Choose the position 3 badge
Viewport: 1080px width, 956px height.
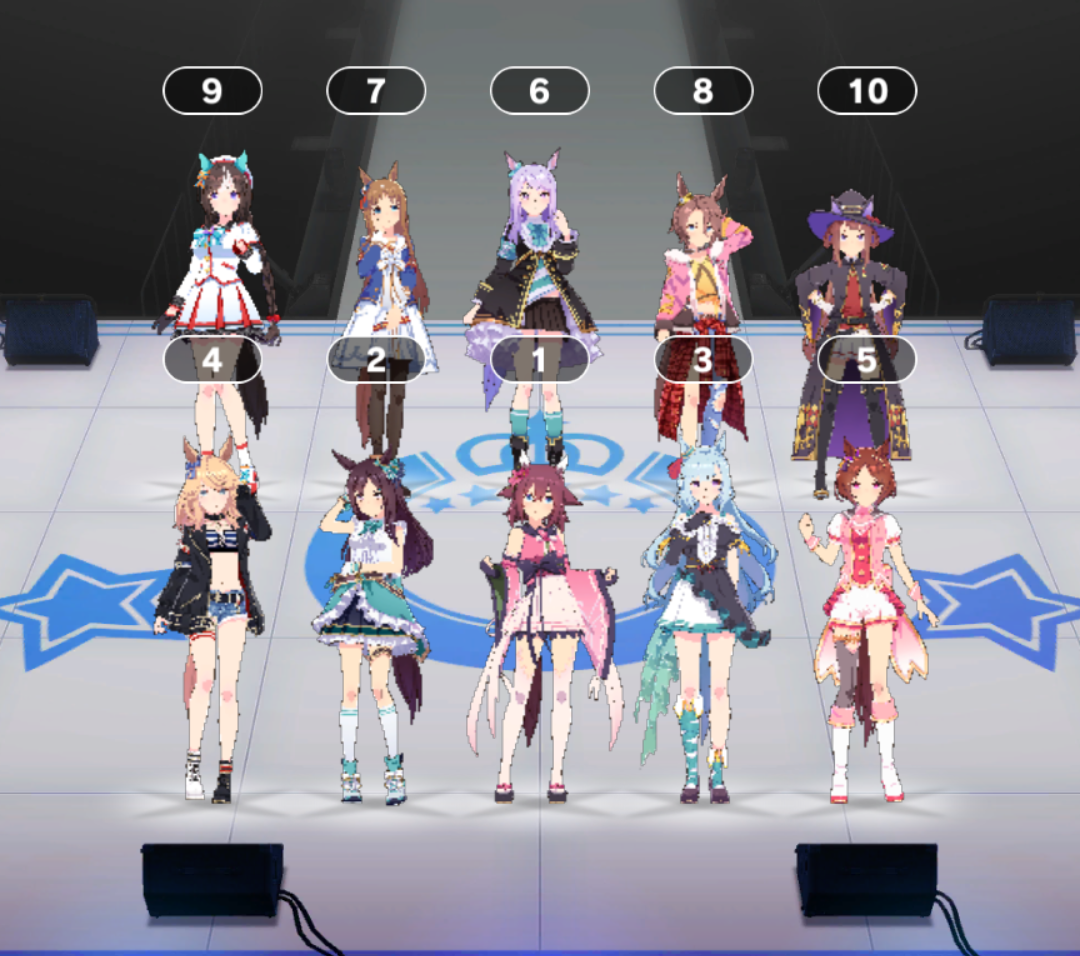(703, 359)
